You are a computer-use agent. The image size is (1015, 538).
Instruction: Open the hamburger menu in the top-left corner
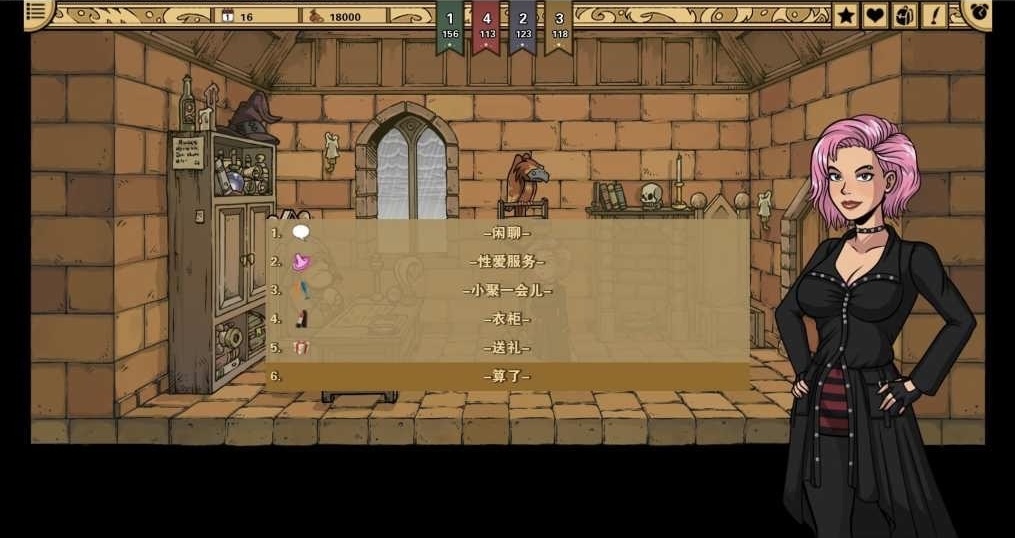[37, 13]
